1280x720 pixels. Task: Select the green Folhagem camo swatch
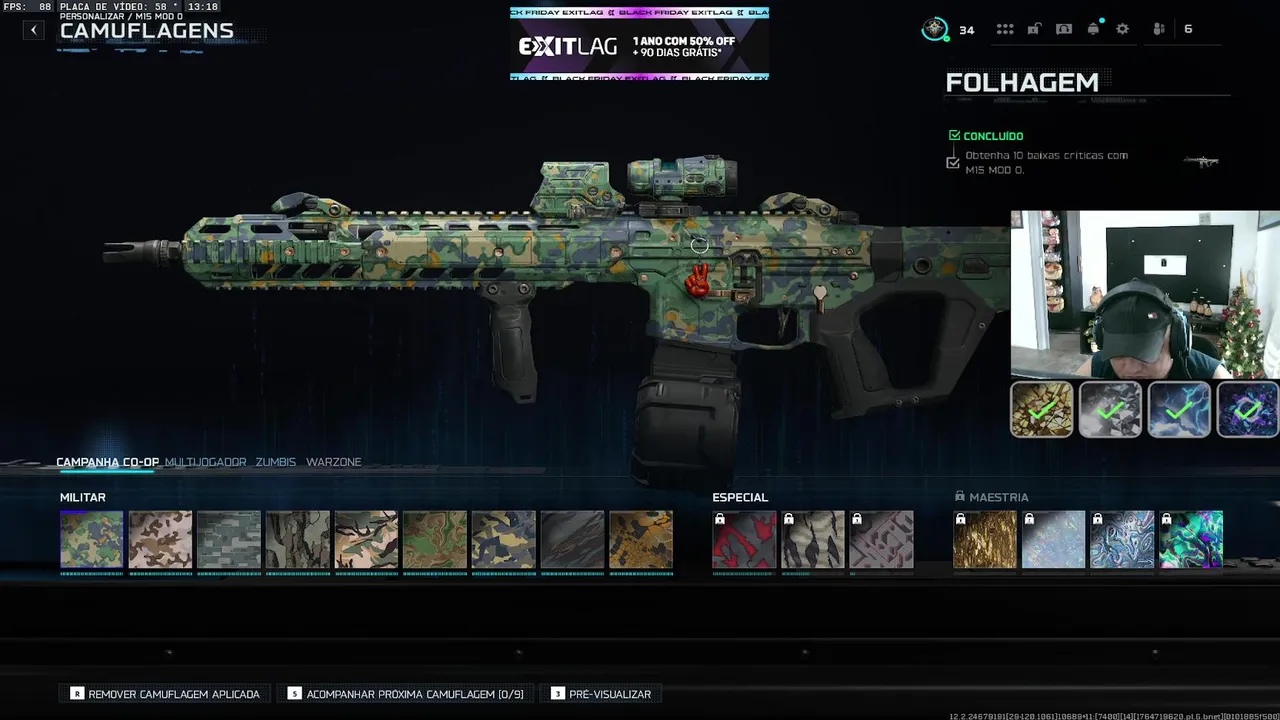coord(91,540)
